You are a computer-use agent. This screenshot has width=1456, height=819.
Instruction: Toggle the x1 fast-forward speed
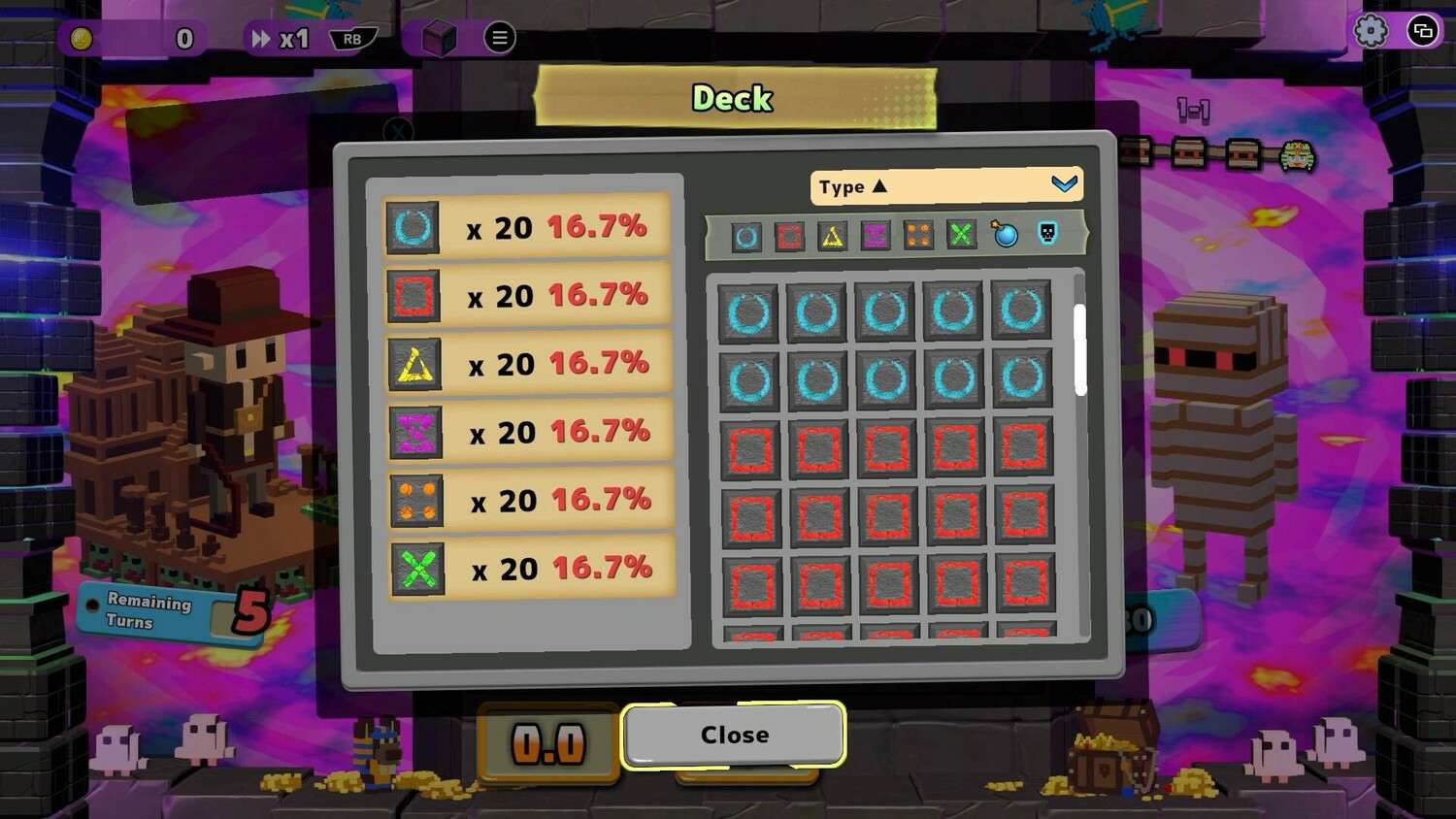point(281,39)
